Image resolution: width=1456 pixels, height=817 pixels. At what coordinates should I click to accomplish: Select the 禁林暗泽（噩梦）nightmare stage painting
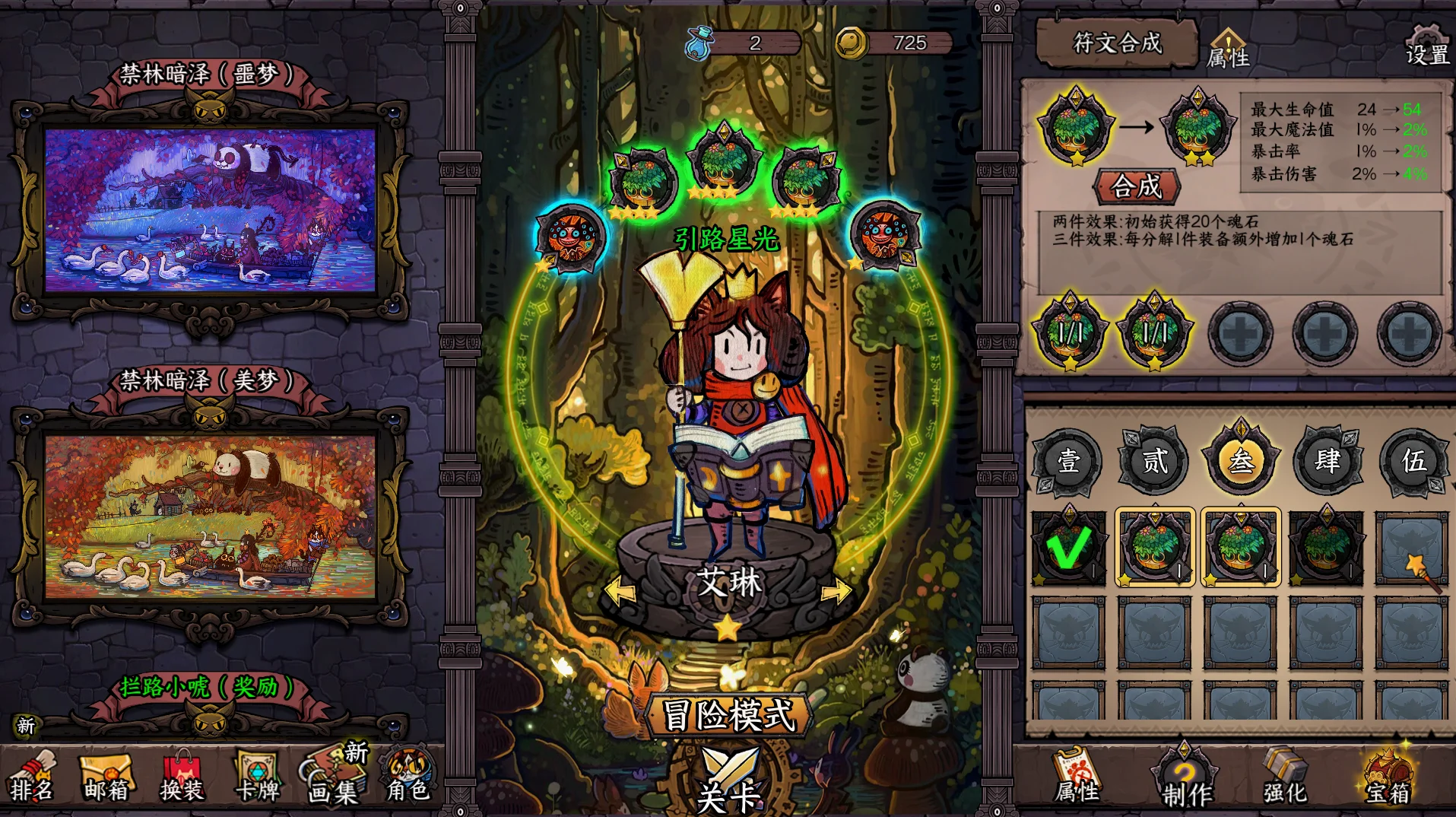point(210,211)
